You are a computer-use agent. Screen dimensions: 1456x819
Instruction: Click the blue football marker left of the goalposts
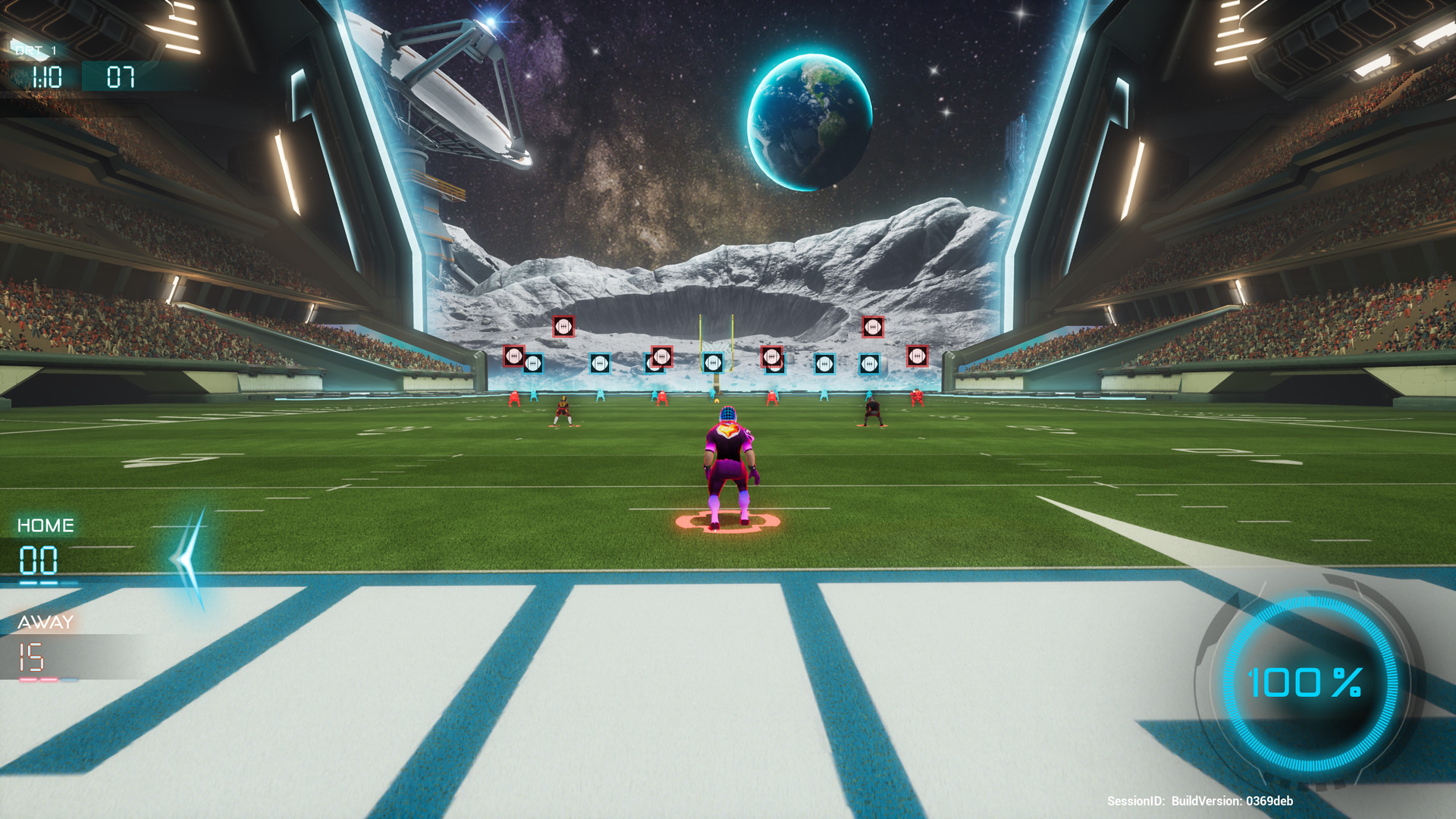click(x=599, y=362)
